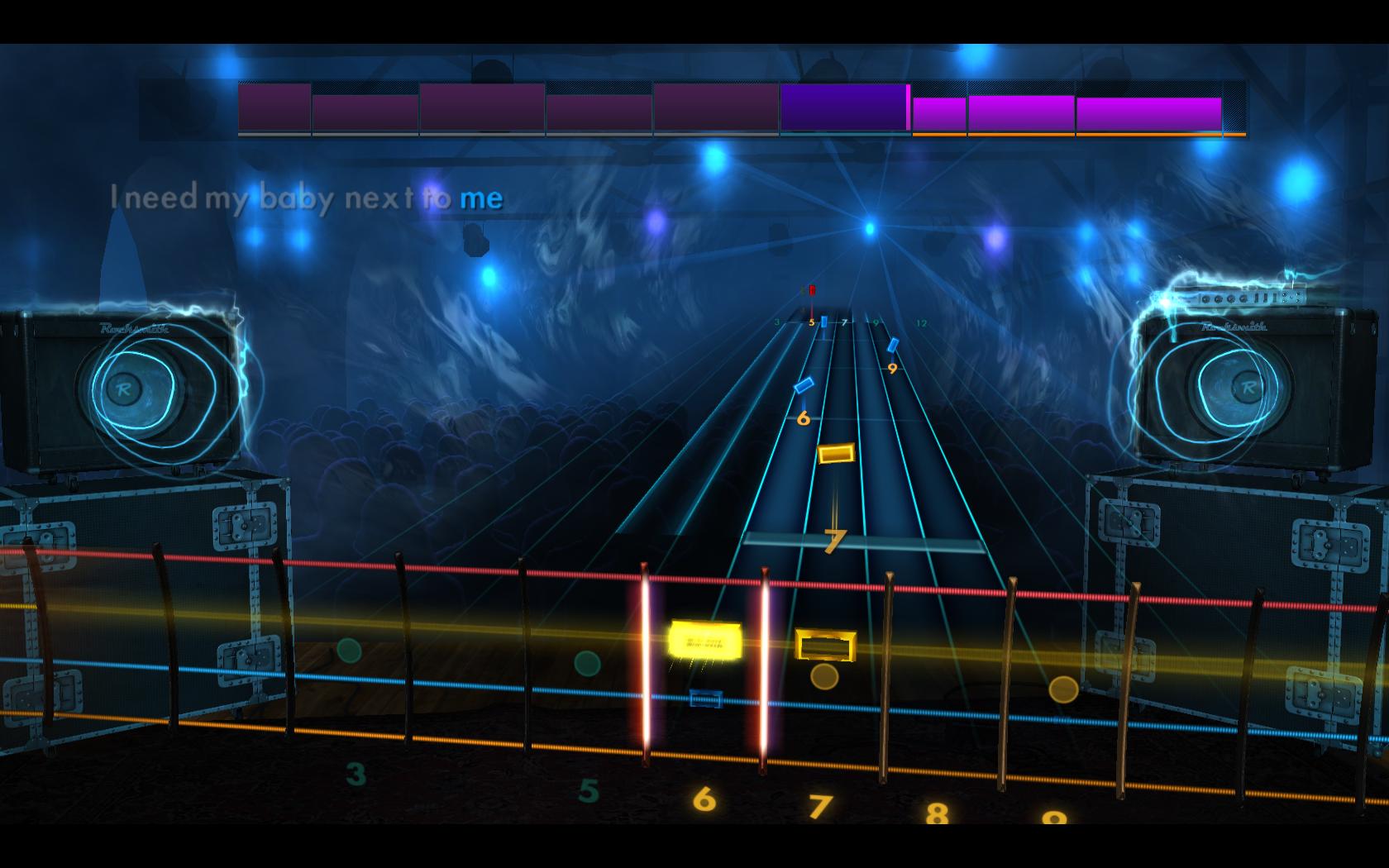Toggle the green inlay dot near fret 5
1389x868 pixels.
pos(587,661)
